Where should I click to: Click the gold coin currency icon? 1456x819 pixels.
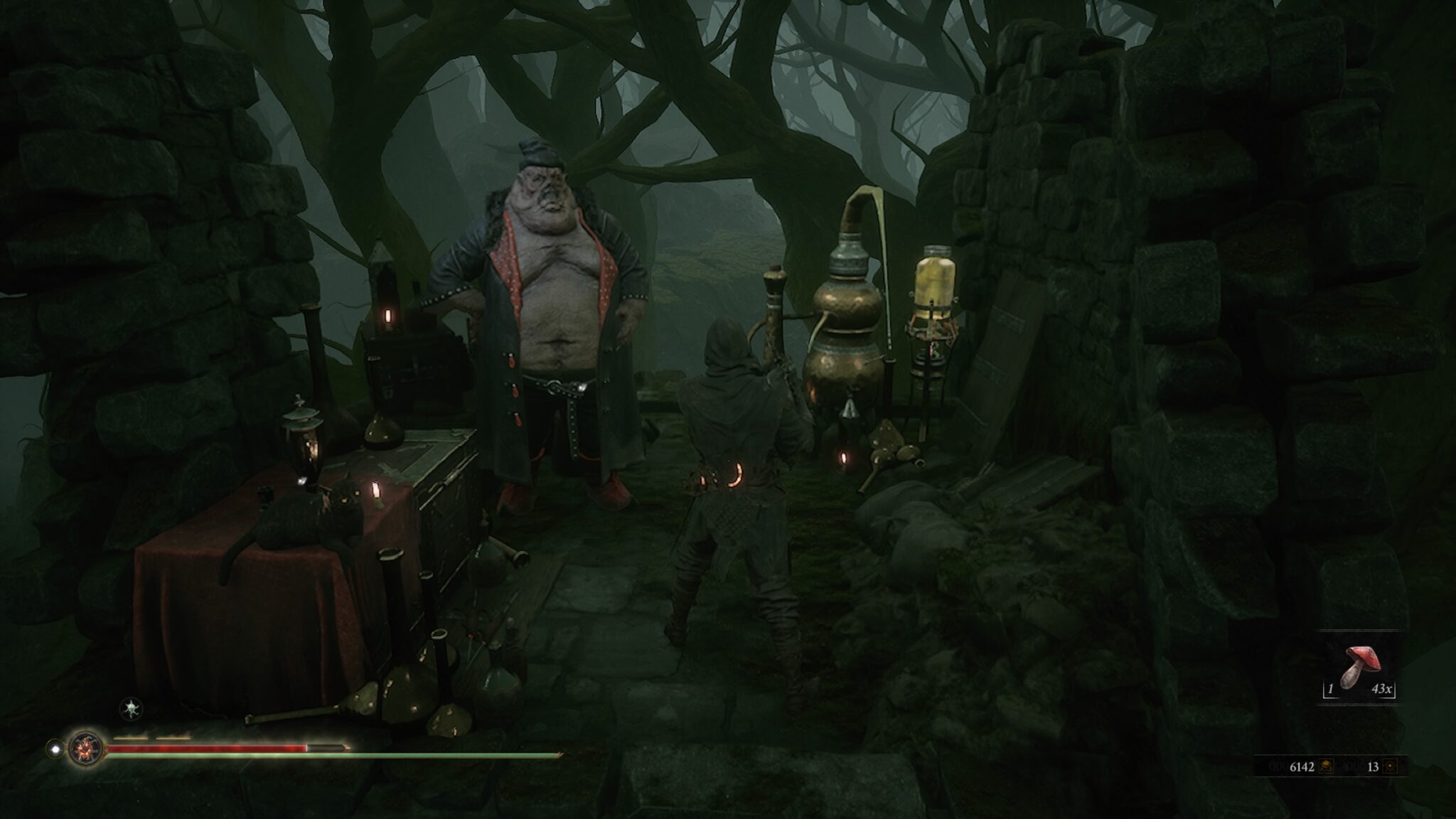(x=1327, y=766)
